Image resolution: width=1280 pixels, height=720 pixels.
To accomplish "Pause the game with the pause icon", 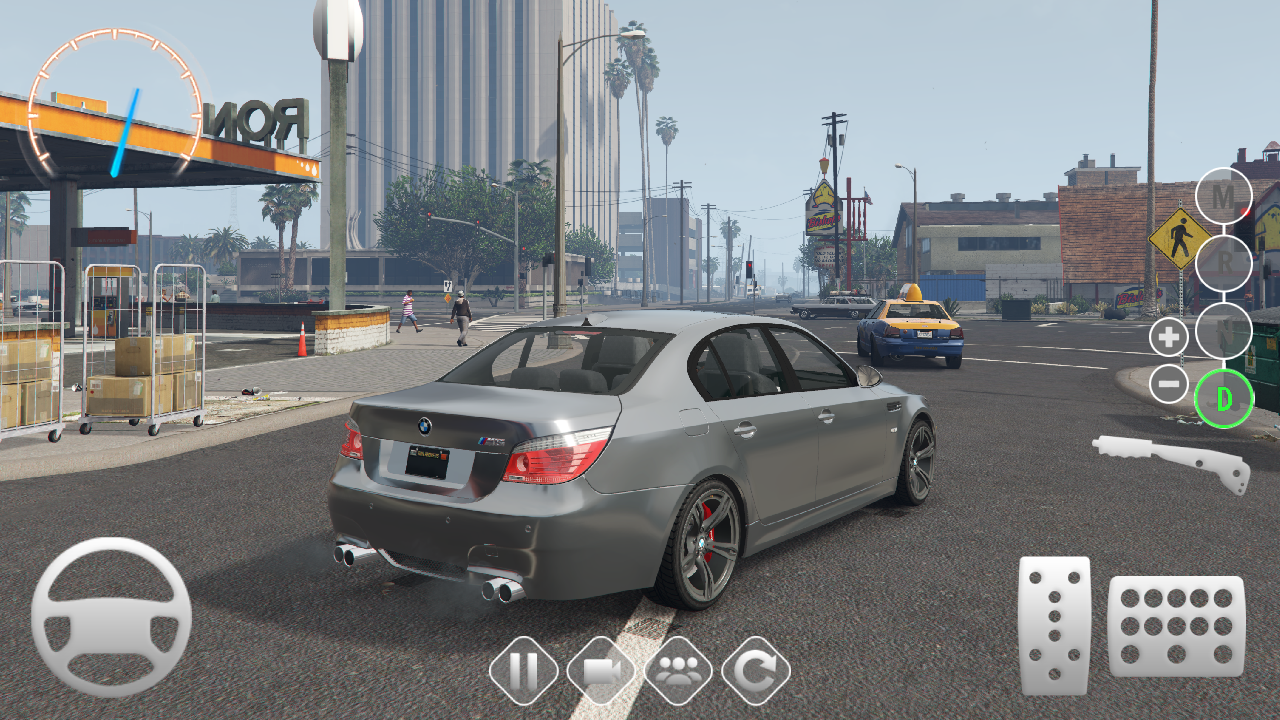I will (x=524, y=673).
